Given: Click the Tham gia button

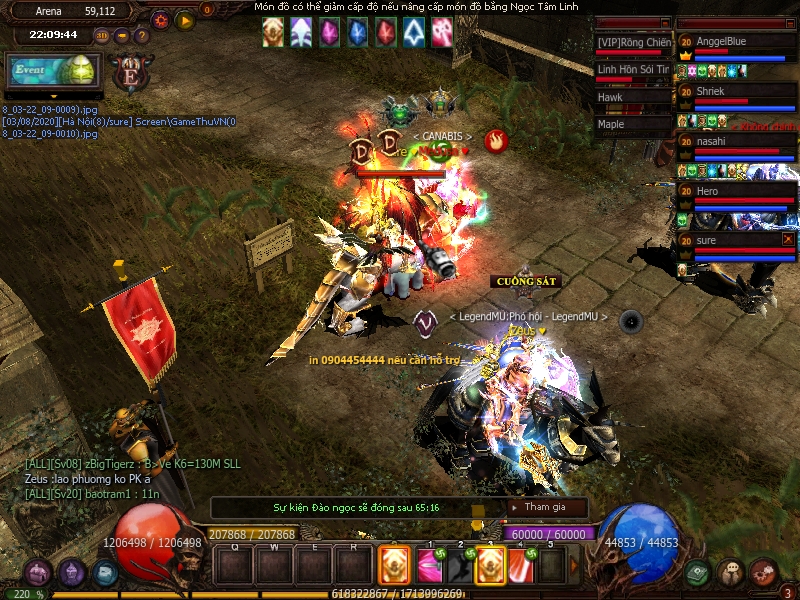Looking at the screenshot, I should click(x=546, y=507).
